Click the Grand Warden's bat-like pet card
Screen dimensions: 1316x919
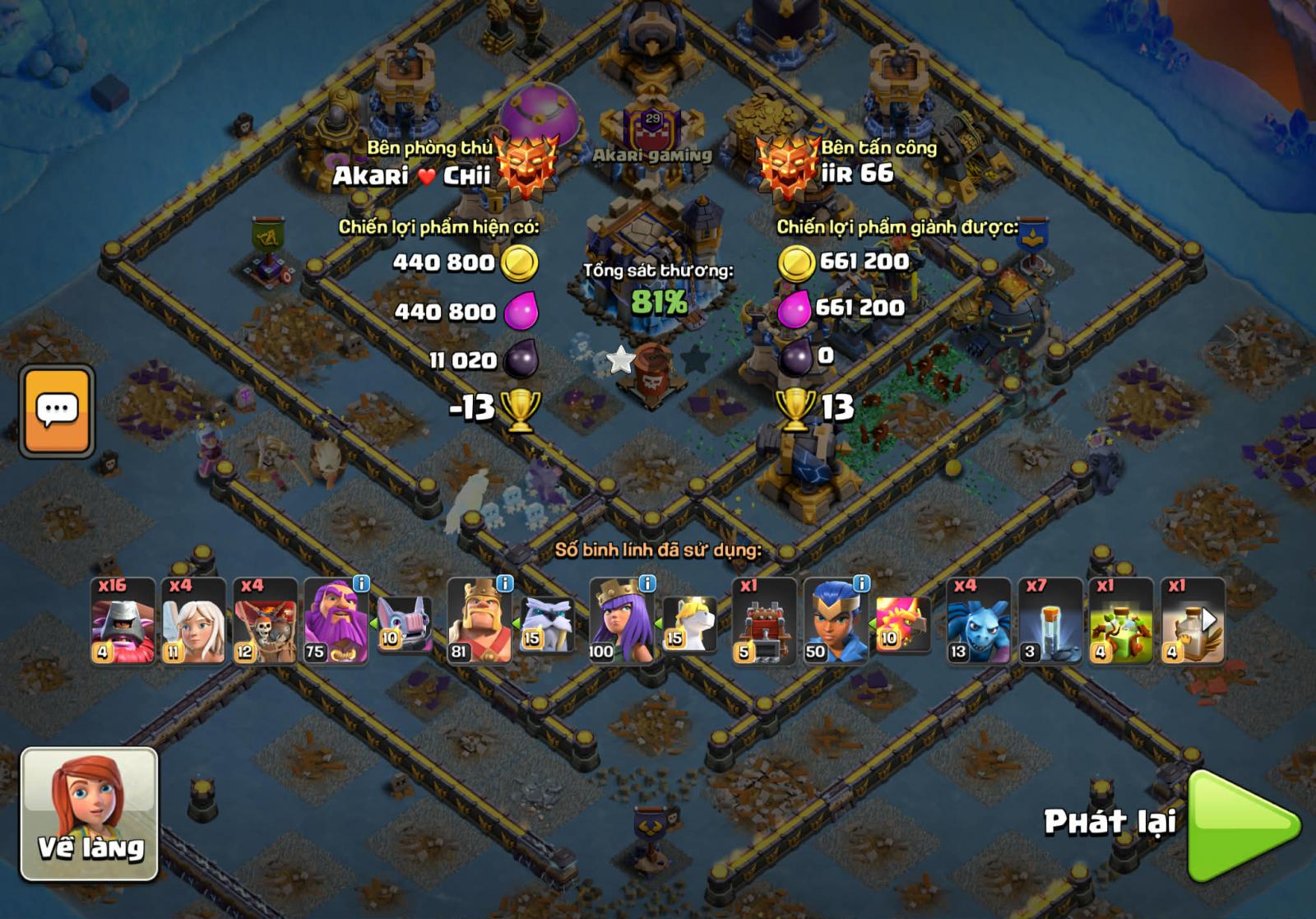point(405,624)
